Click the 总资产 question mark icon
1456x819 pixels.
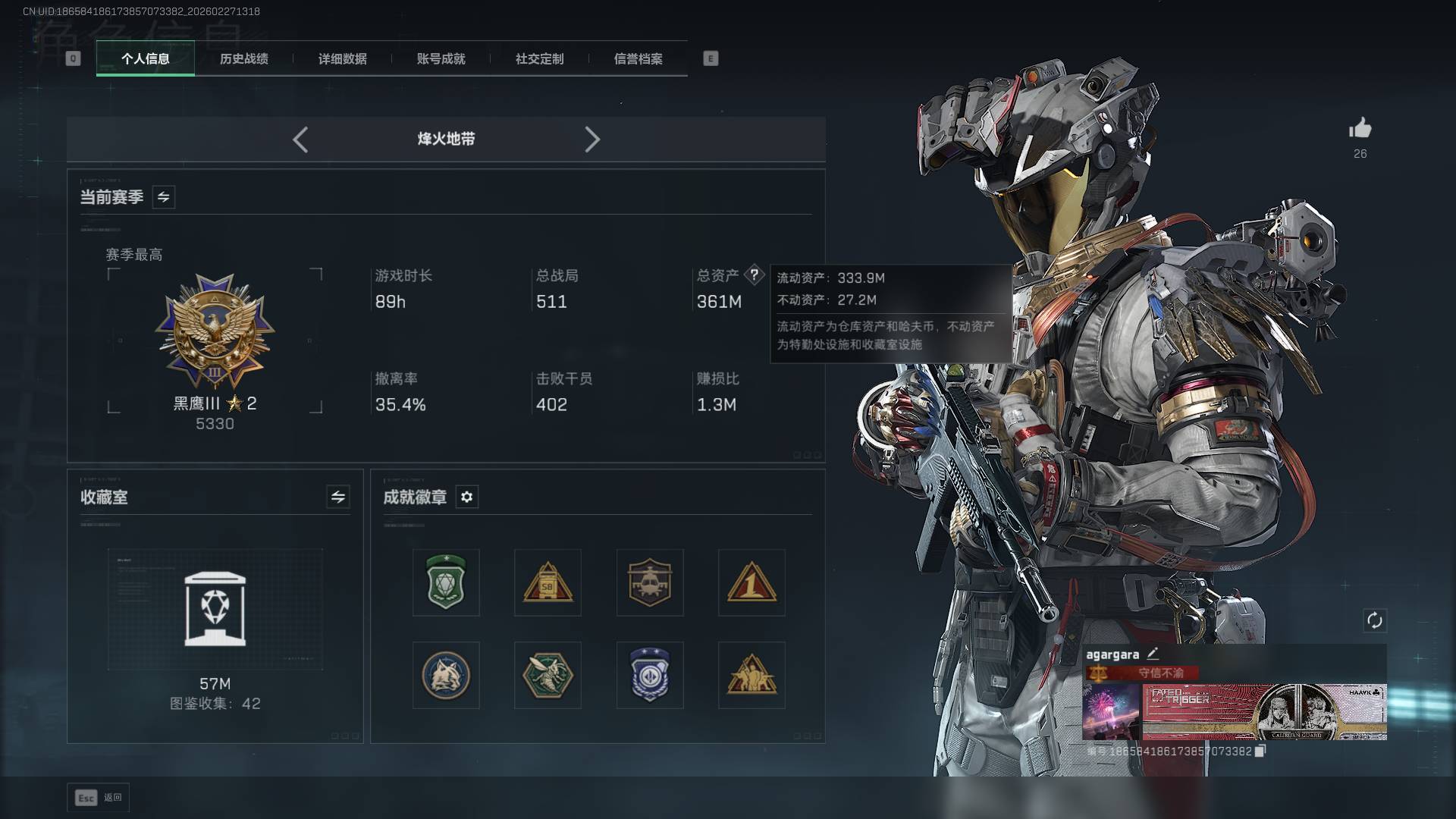754,275
